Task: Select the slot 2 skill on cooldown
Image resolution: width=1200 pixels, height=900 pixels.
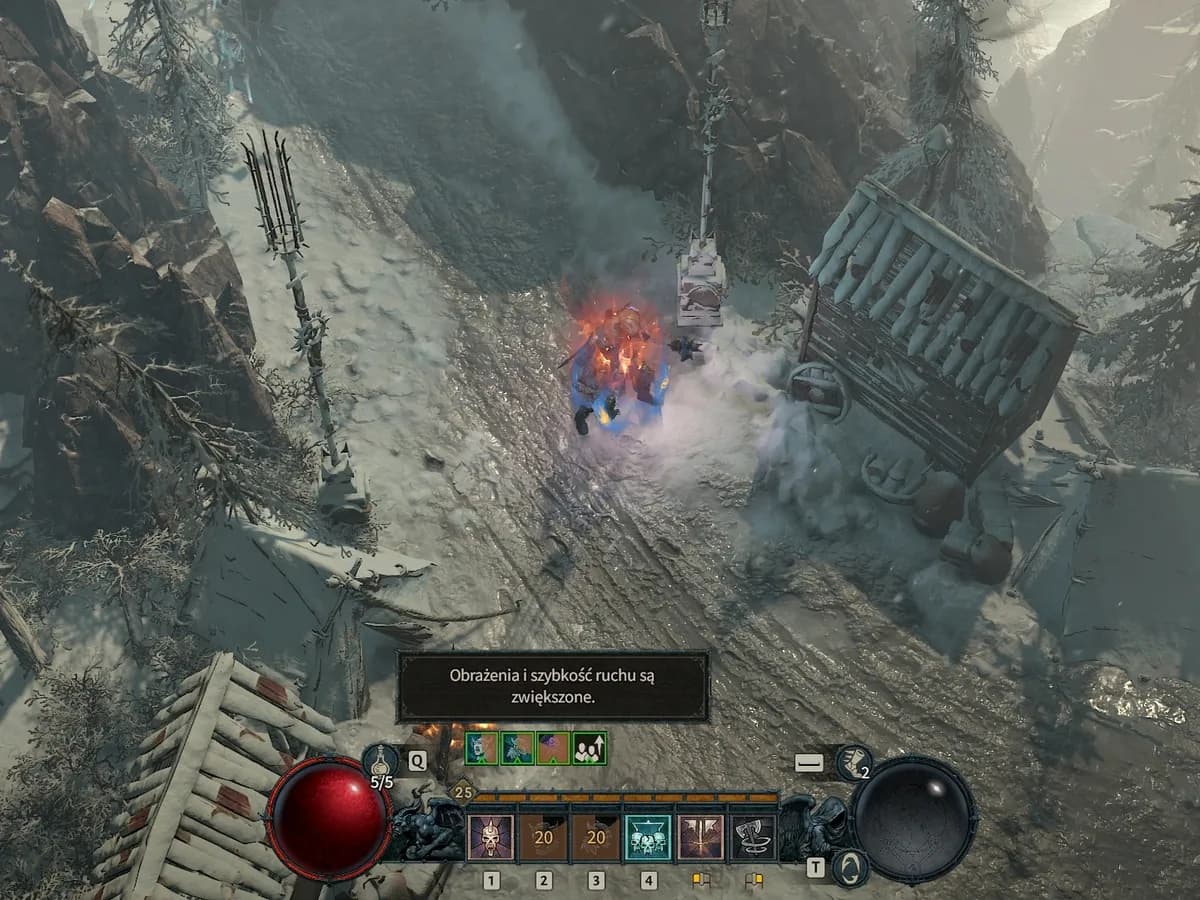Action: 543,837
